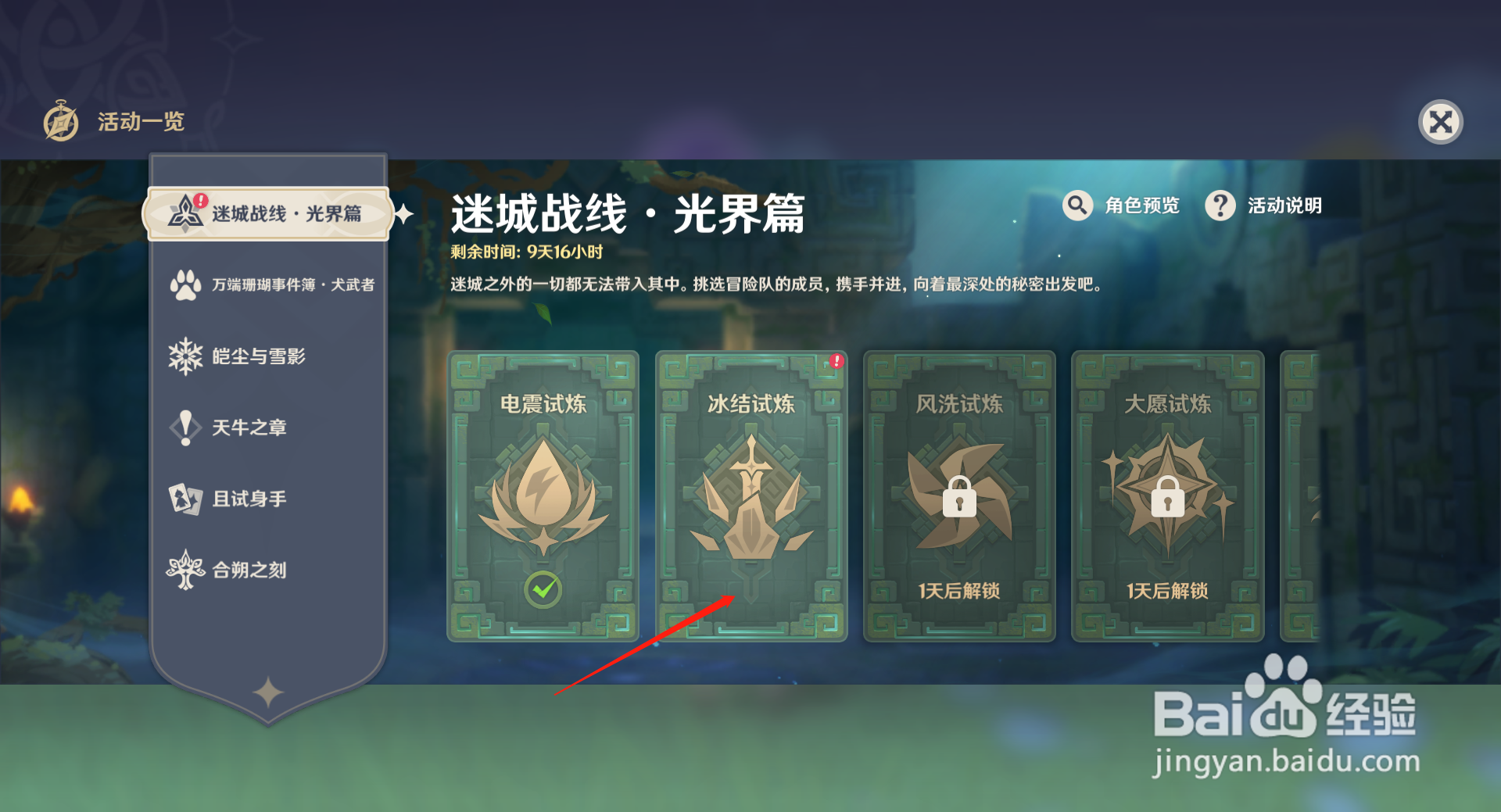Open the 冰结试炼 trial card

(750, 496)
